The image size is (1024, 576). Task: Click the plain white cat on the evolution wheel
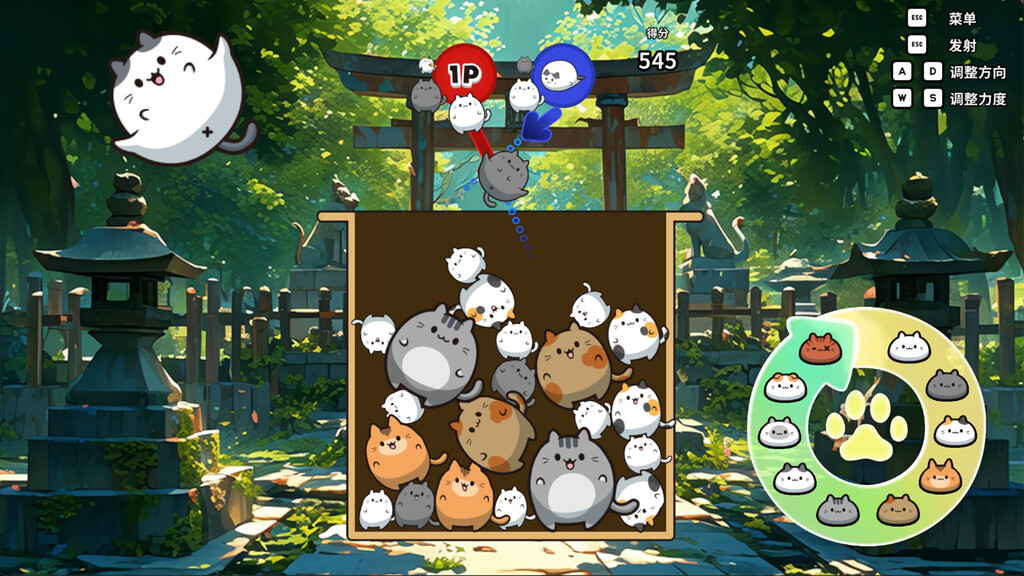tap(910, 347)
